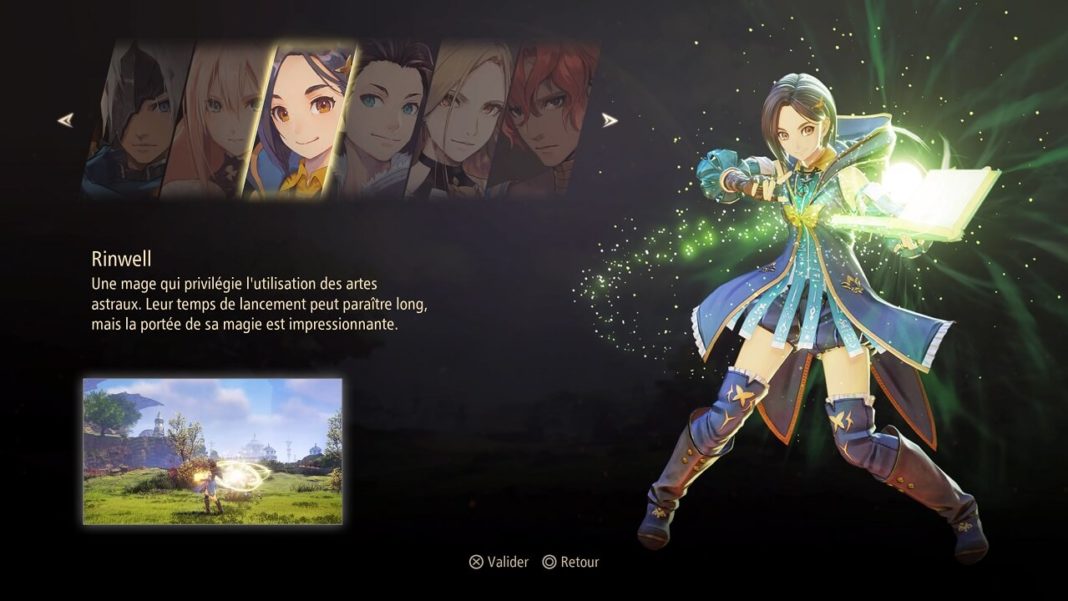1068x601 pixels.
Task: Pick the dark-haired boy with green eyes
Action: (383, 120)
